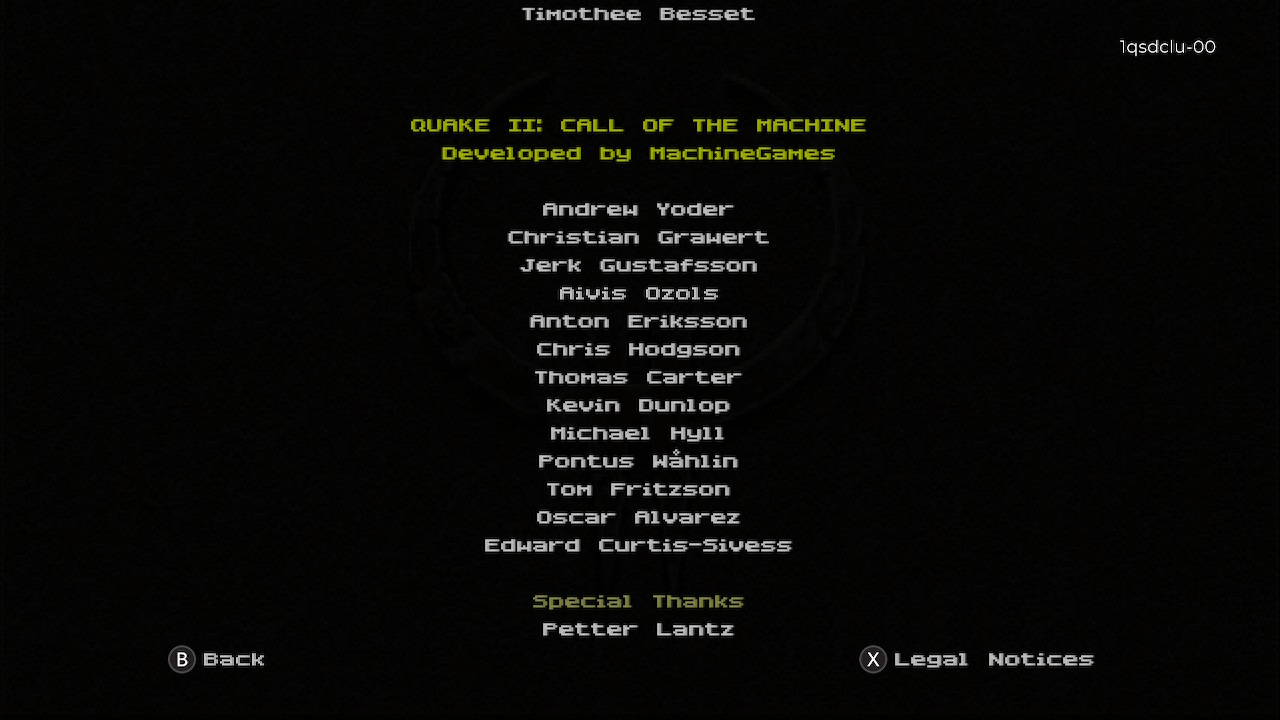Click the B button icon next to Back

pyautogui.click(x=181, y=660)
